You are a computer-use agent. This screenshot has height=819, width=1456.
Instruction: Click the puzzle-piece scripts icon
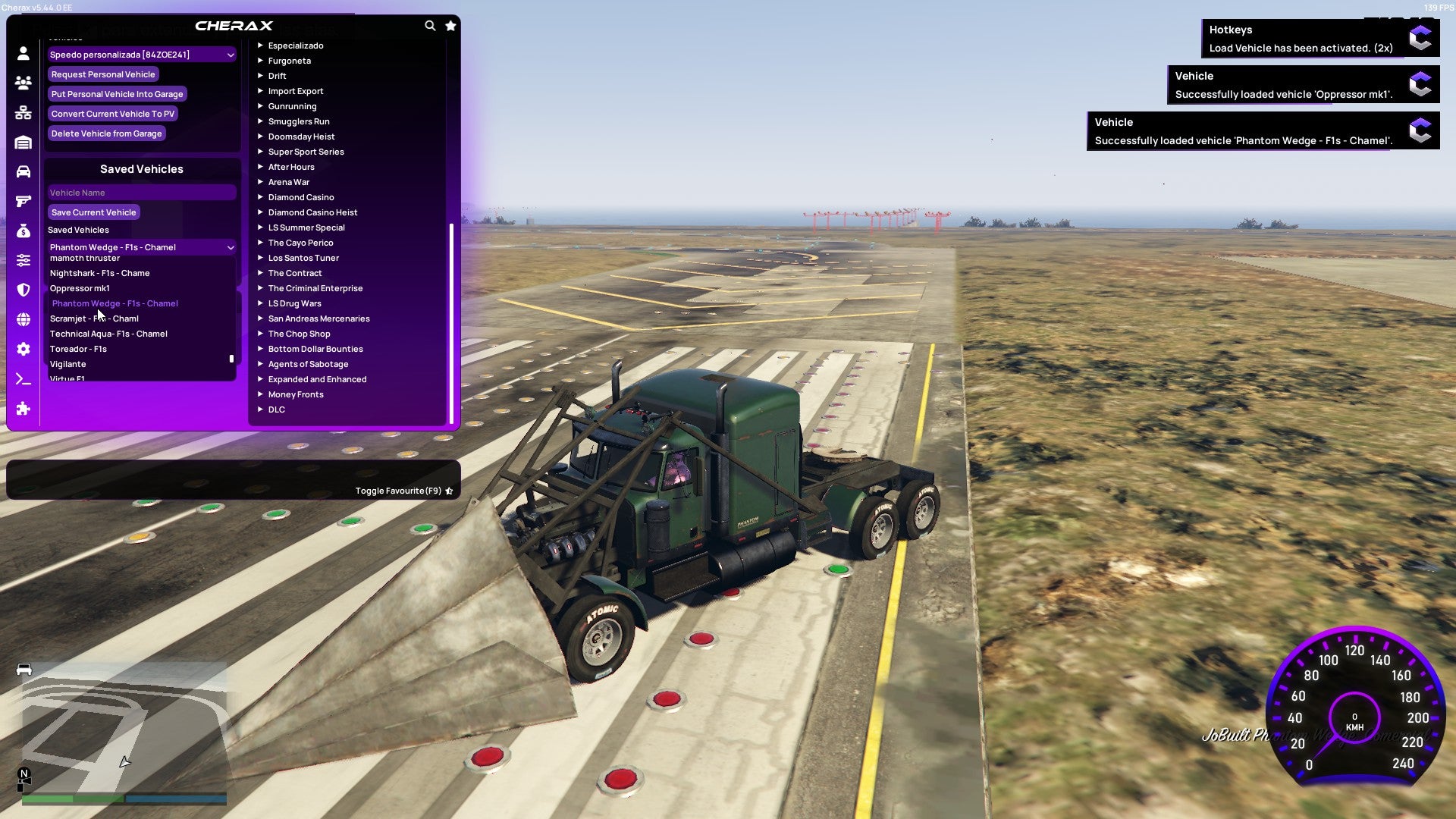24,409
